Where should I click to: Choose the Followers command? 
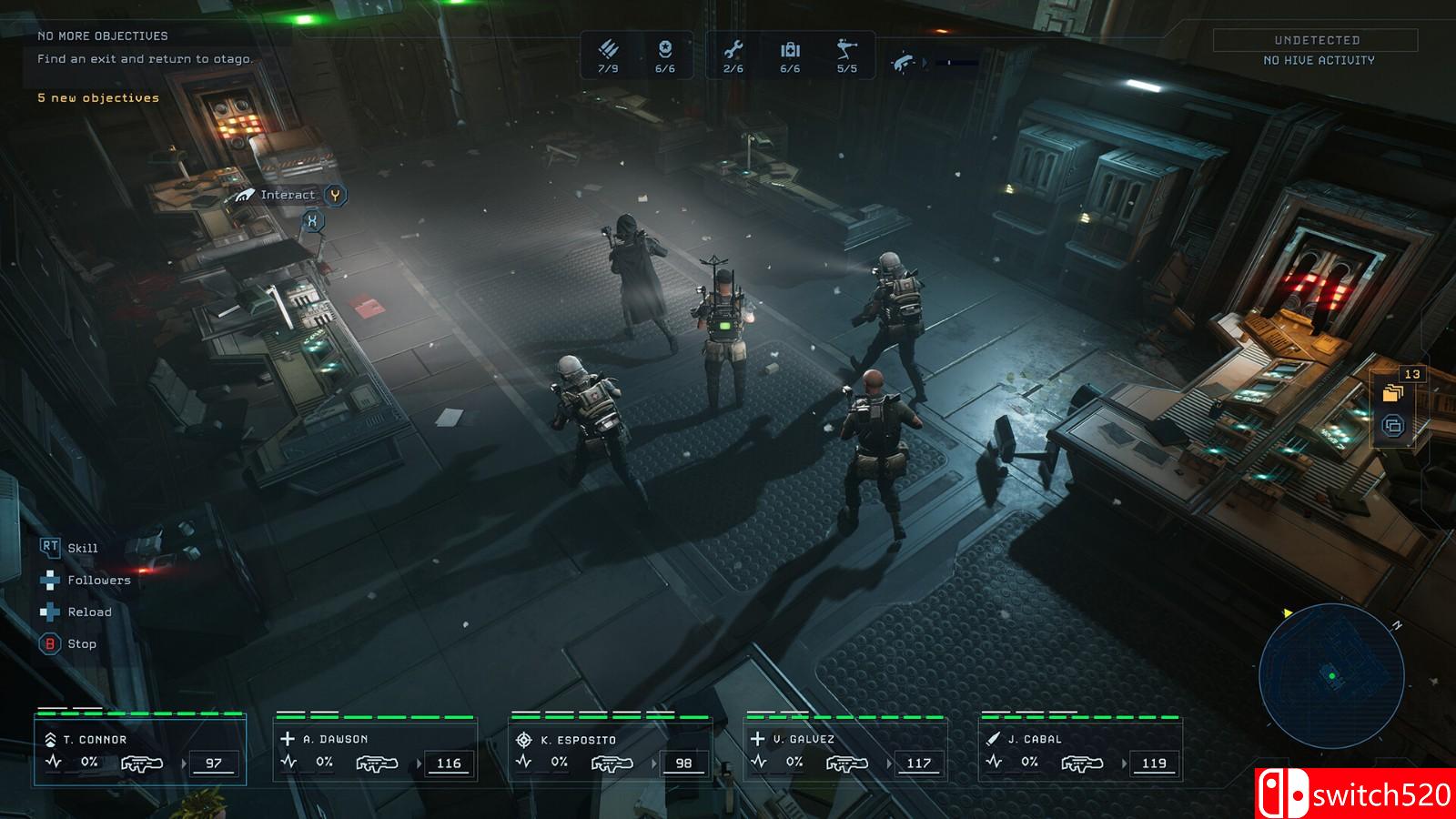click(98, 581)
